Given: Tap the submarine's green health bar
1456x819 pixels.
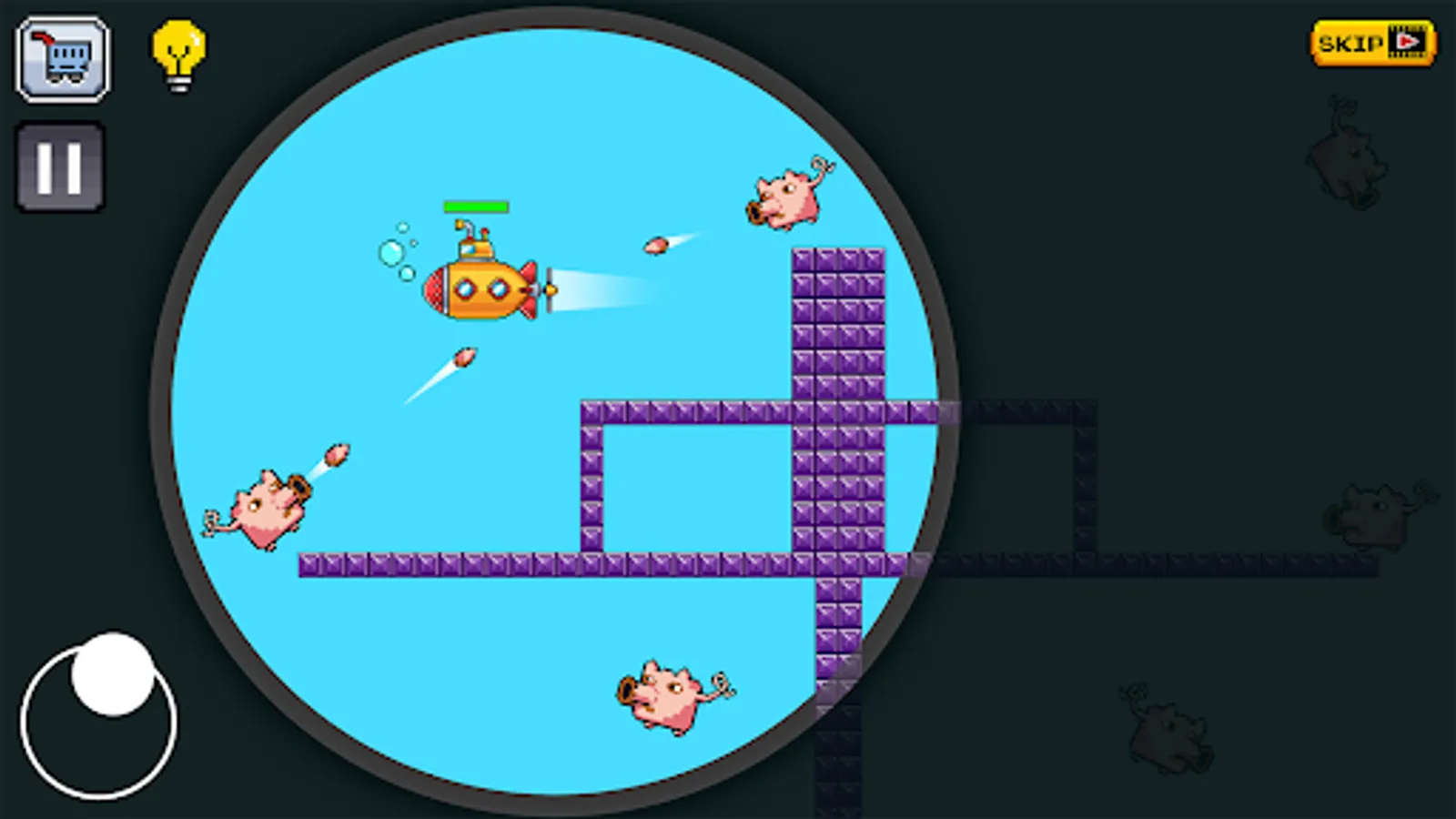Looking at the screenshot, I should (x=476, y=207).
